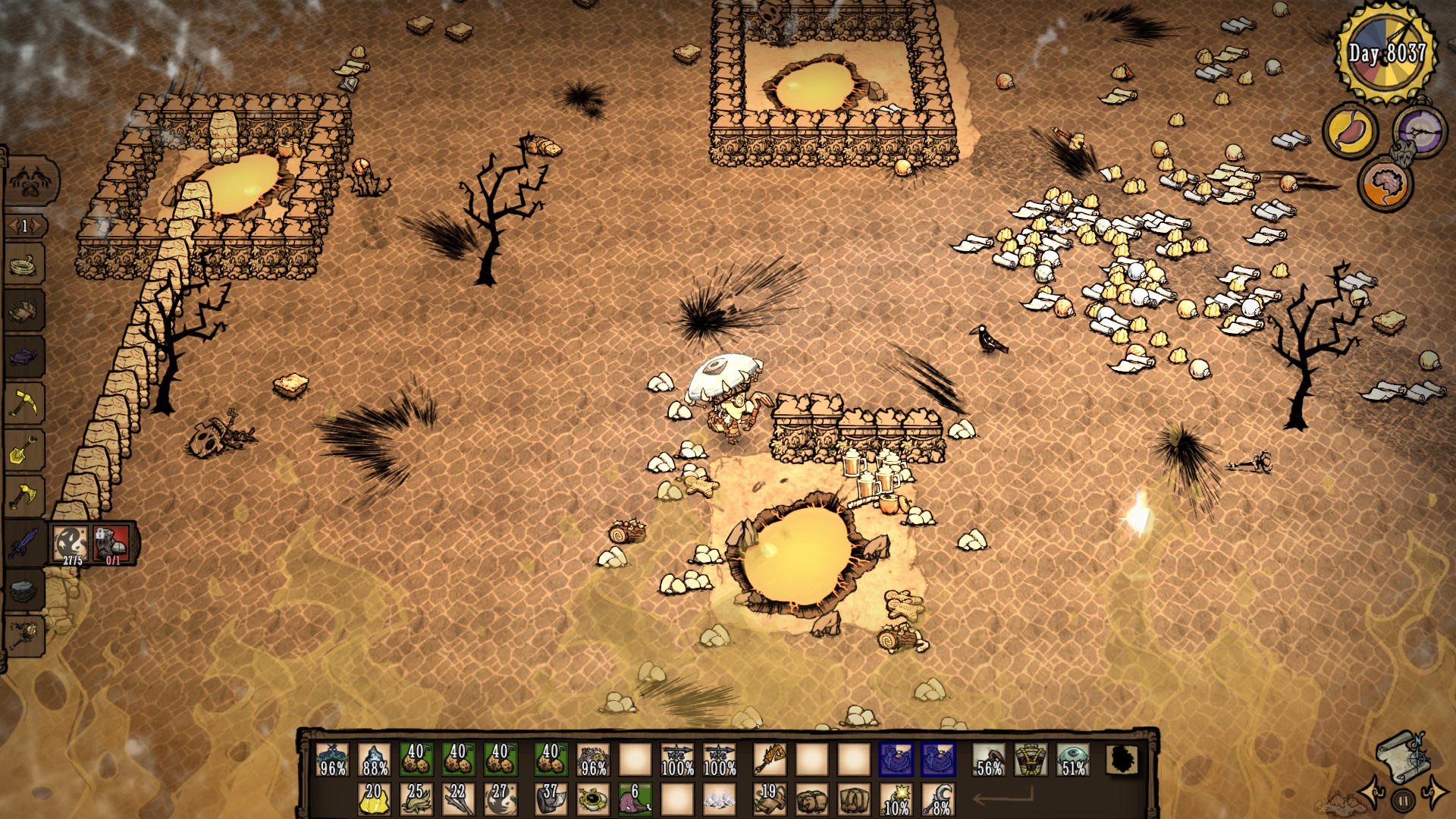Pick the flint stack of 37
The height and width of the screenshot is (819, 1456).
[x=551, y=799]
